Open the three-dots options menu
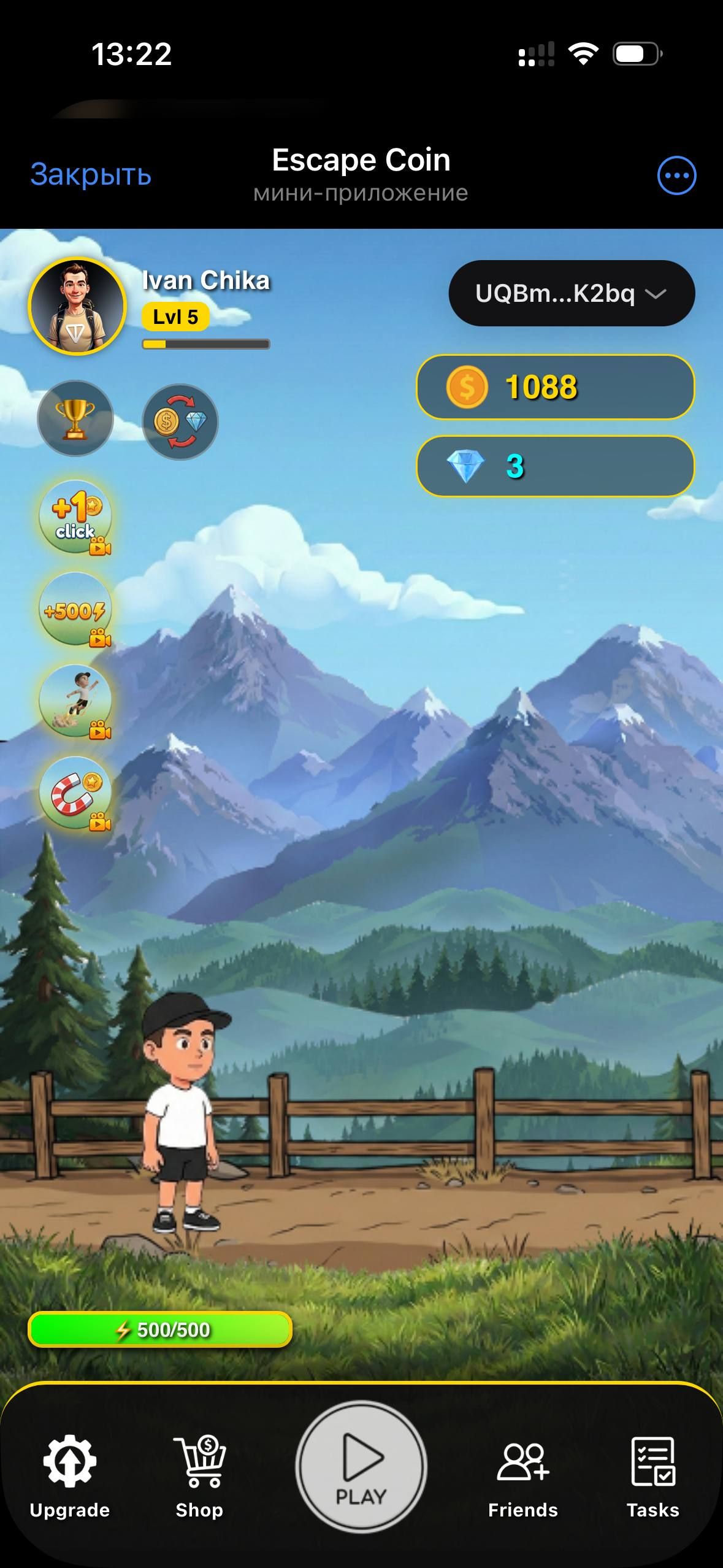The image size is (723, 1568). [x=676, y=175]
